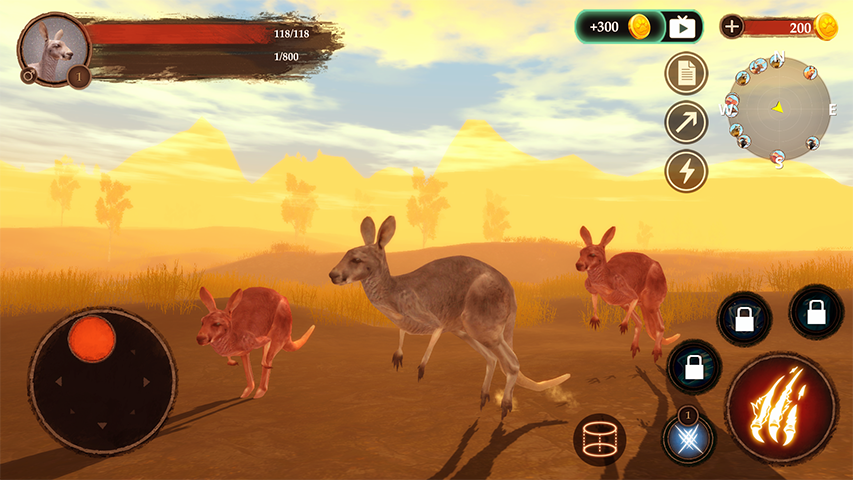
Task: Activate the lightning bolt button
Action: pyautogui.click(x=686, y=171)
